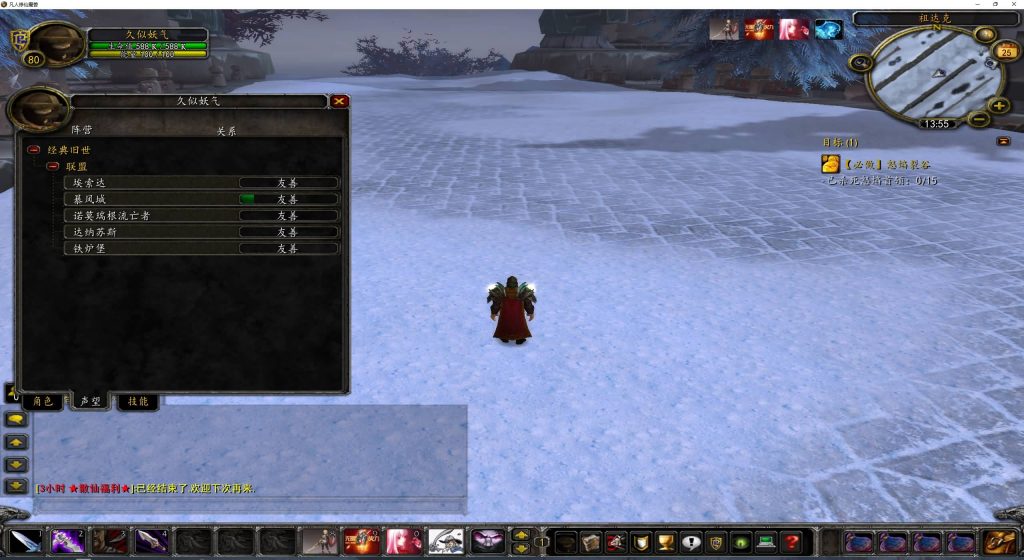Collapse the 联盟 faction group
Image resolution: width=1024 pixels, height=560 pixels.
(53, 166)
